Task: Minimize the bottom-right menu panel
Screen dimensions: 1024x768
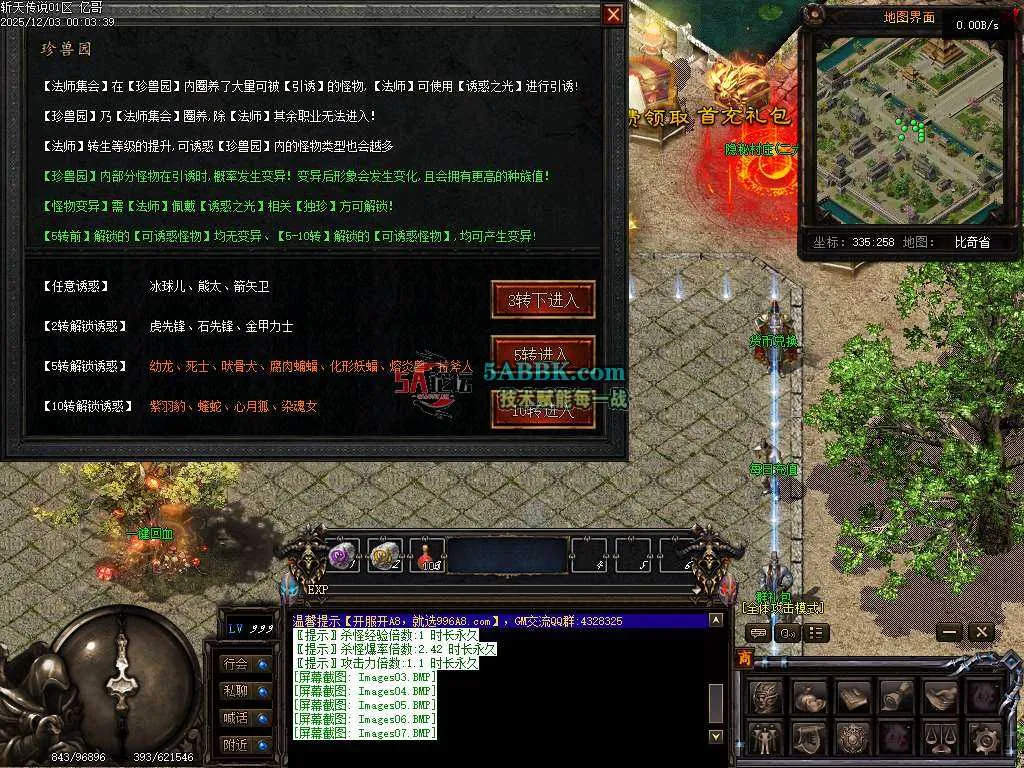Action: tap(949, 632)
